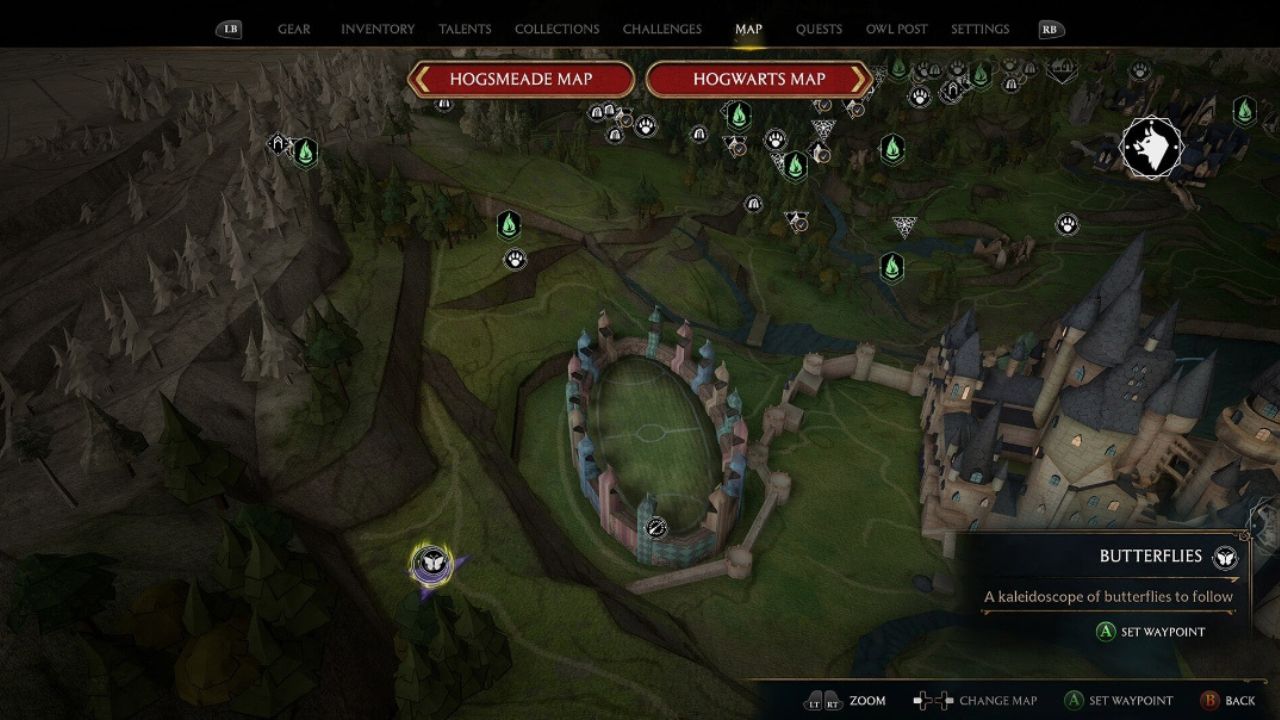Switch to the Owl Post tab
Viewport: 1280px width, 720px height.
(896, 29)
